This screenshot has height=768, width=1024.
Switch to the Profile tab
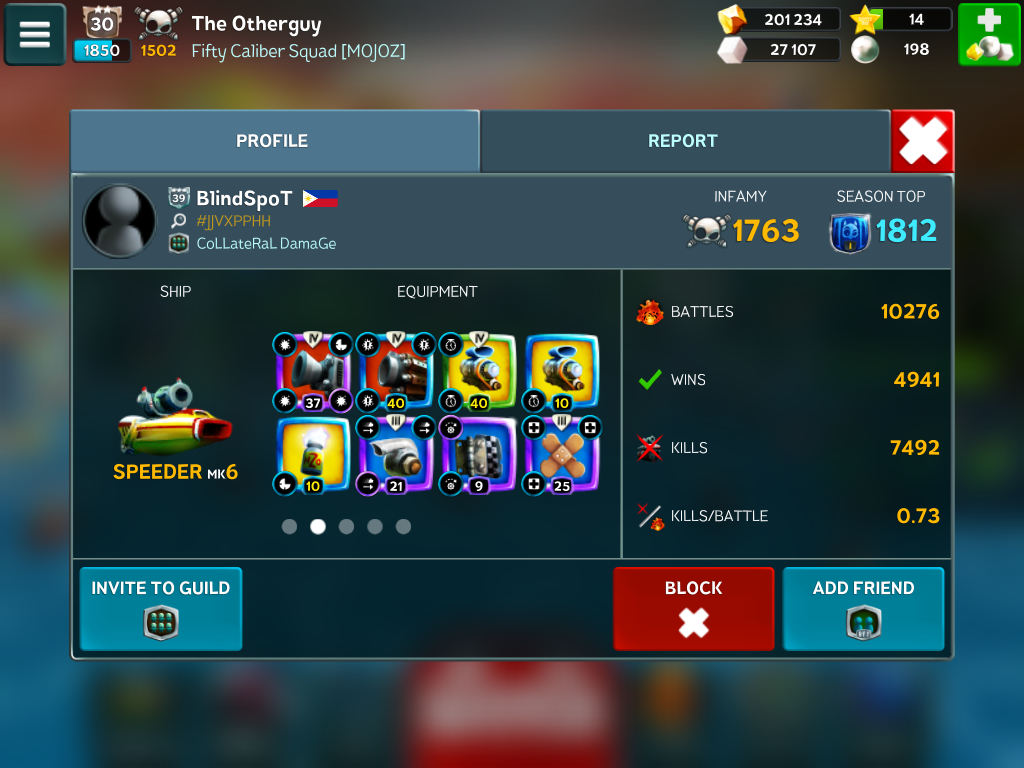pos(272,141)
